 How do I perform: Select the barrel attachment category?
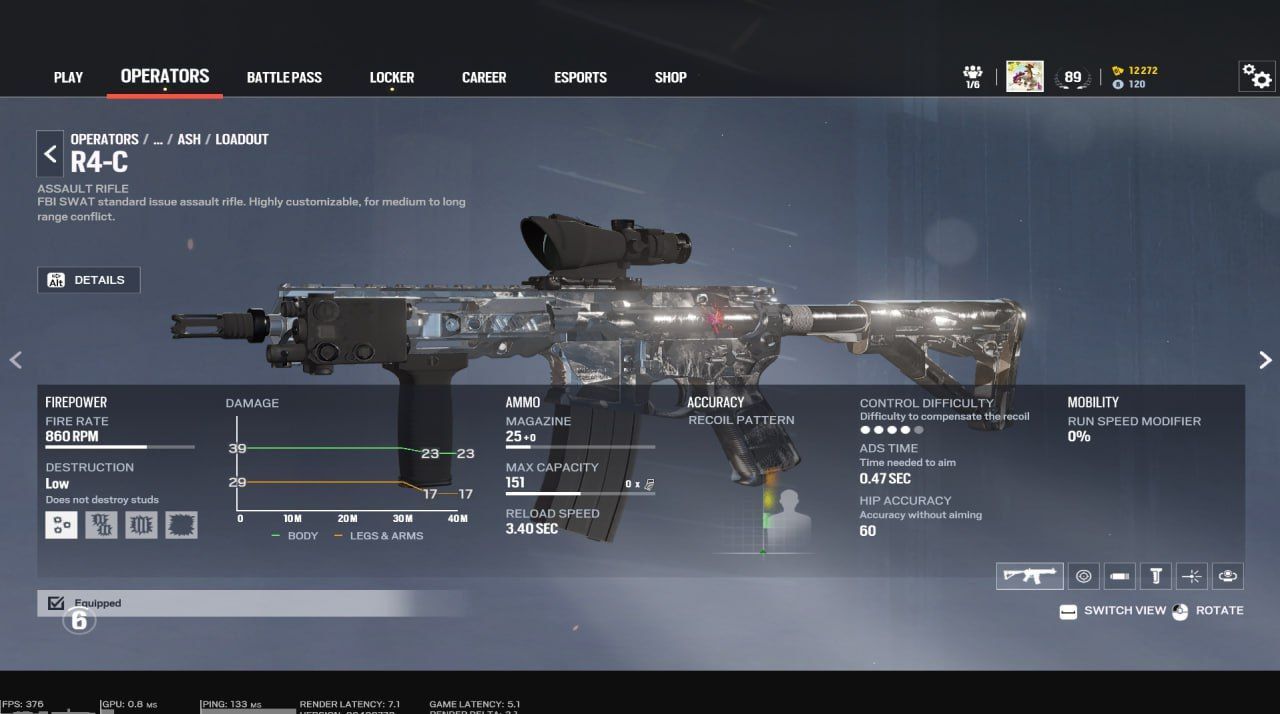click(1120, 575)
